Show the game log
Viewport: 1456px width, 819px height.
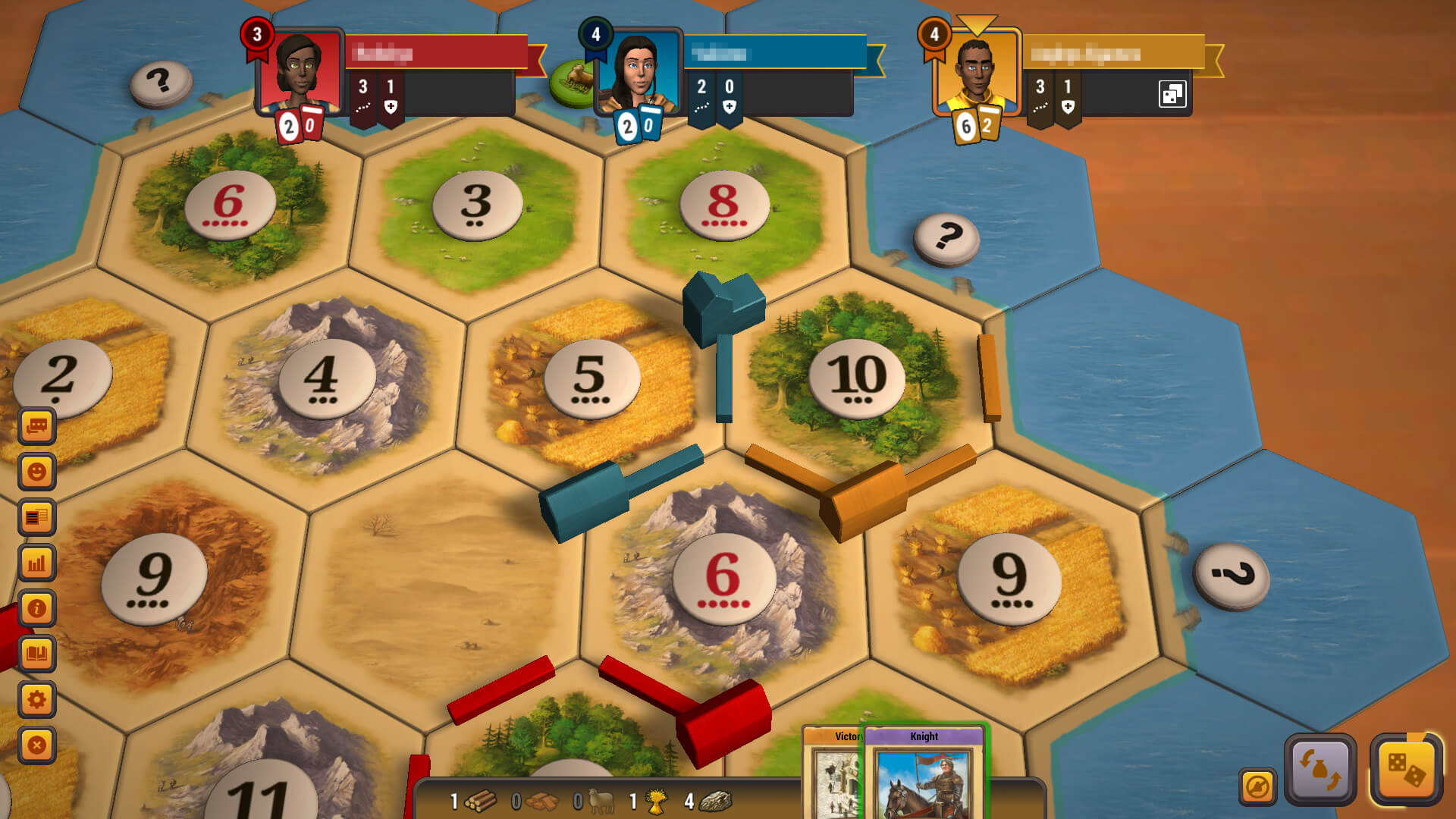tap(36, 517)
